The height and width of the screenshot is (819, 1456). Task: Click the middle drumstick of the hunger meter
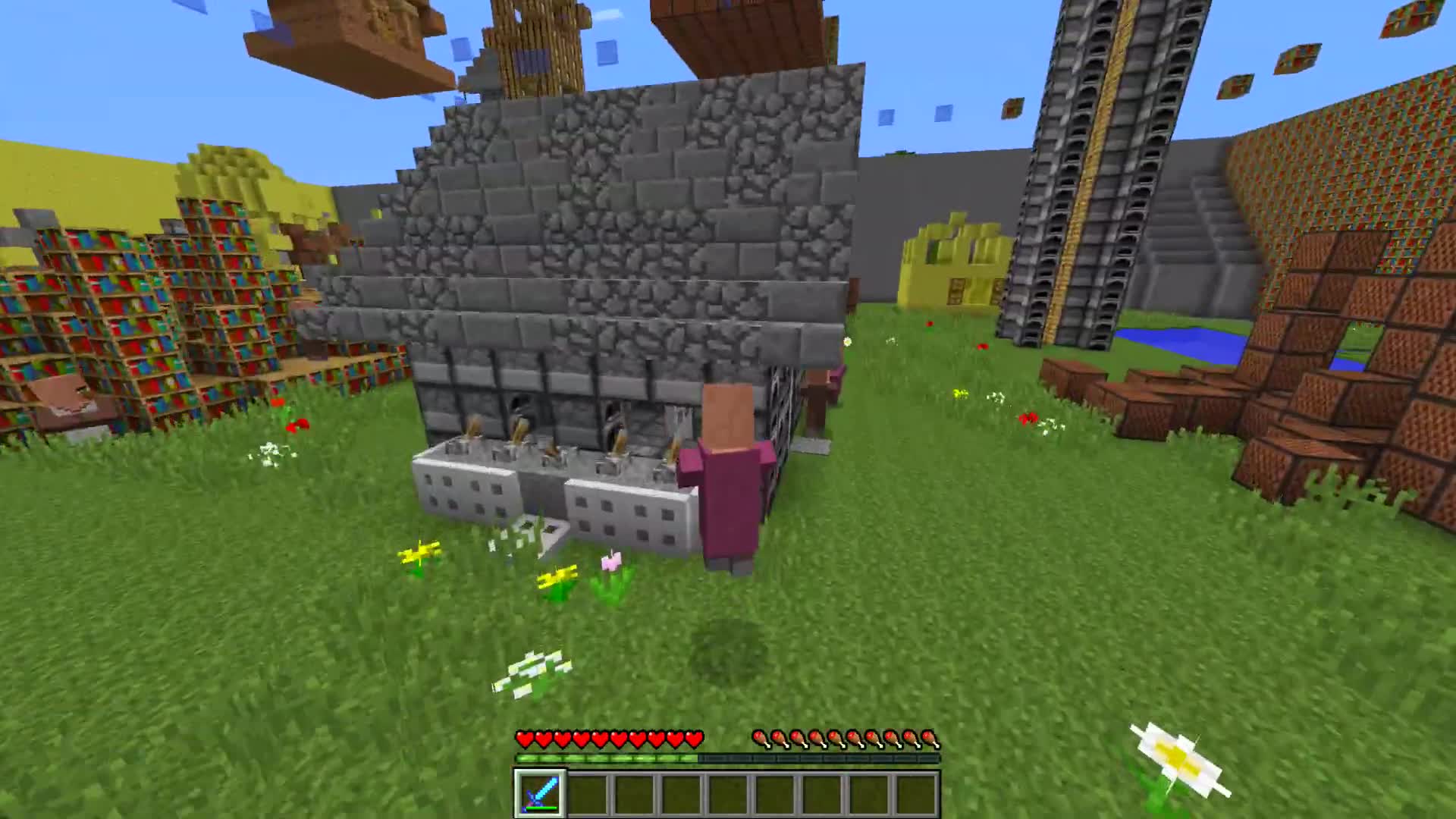pyautogui.click(x=848, y=736)
